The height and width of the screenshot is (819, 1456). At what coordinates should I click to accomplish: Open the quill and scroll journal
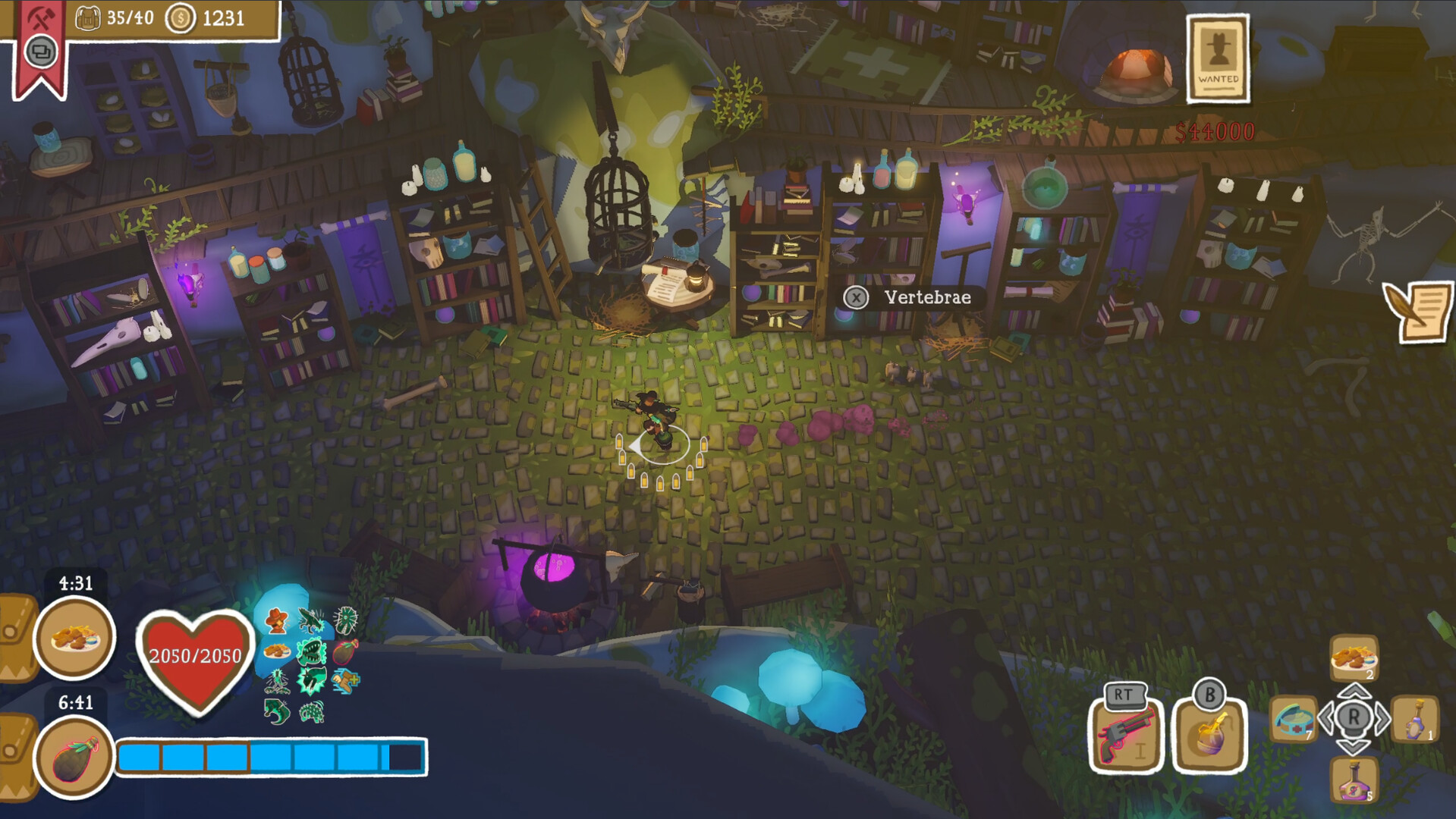click(x=1417, y=311)
